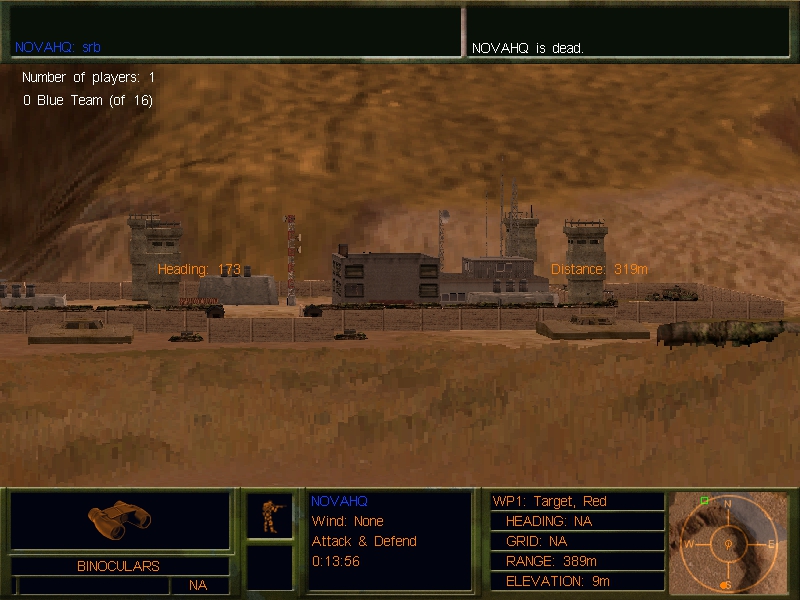Open the compass minimap
The height and width of the screenshot is (600, 800).
point(727,543)
